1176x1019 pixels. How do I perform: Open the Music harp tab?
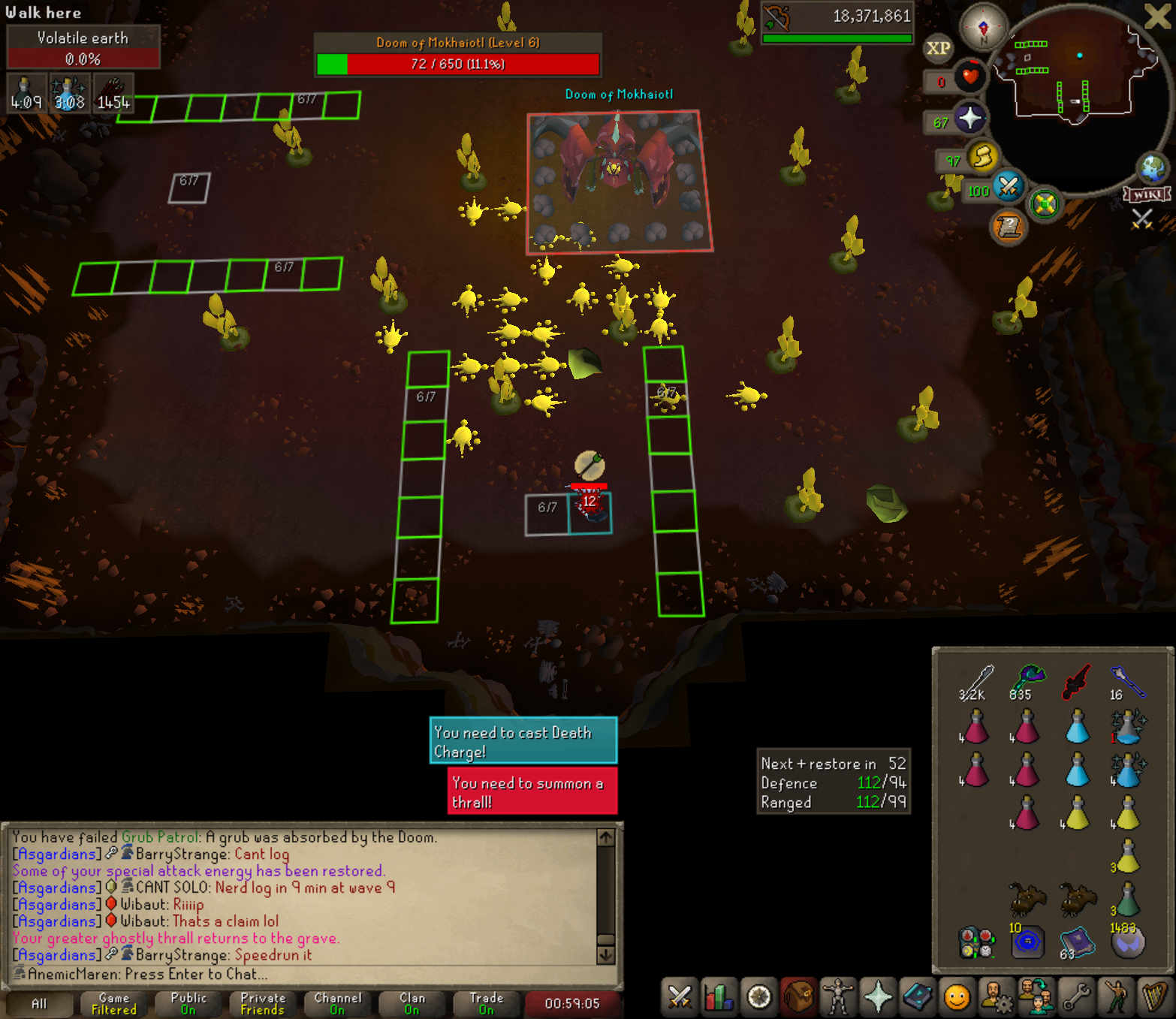click(1154, 998)
